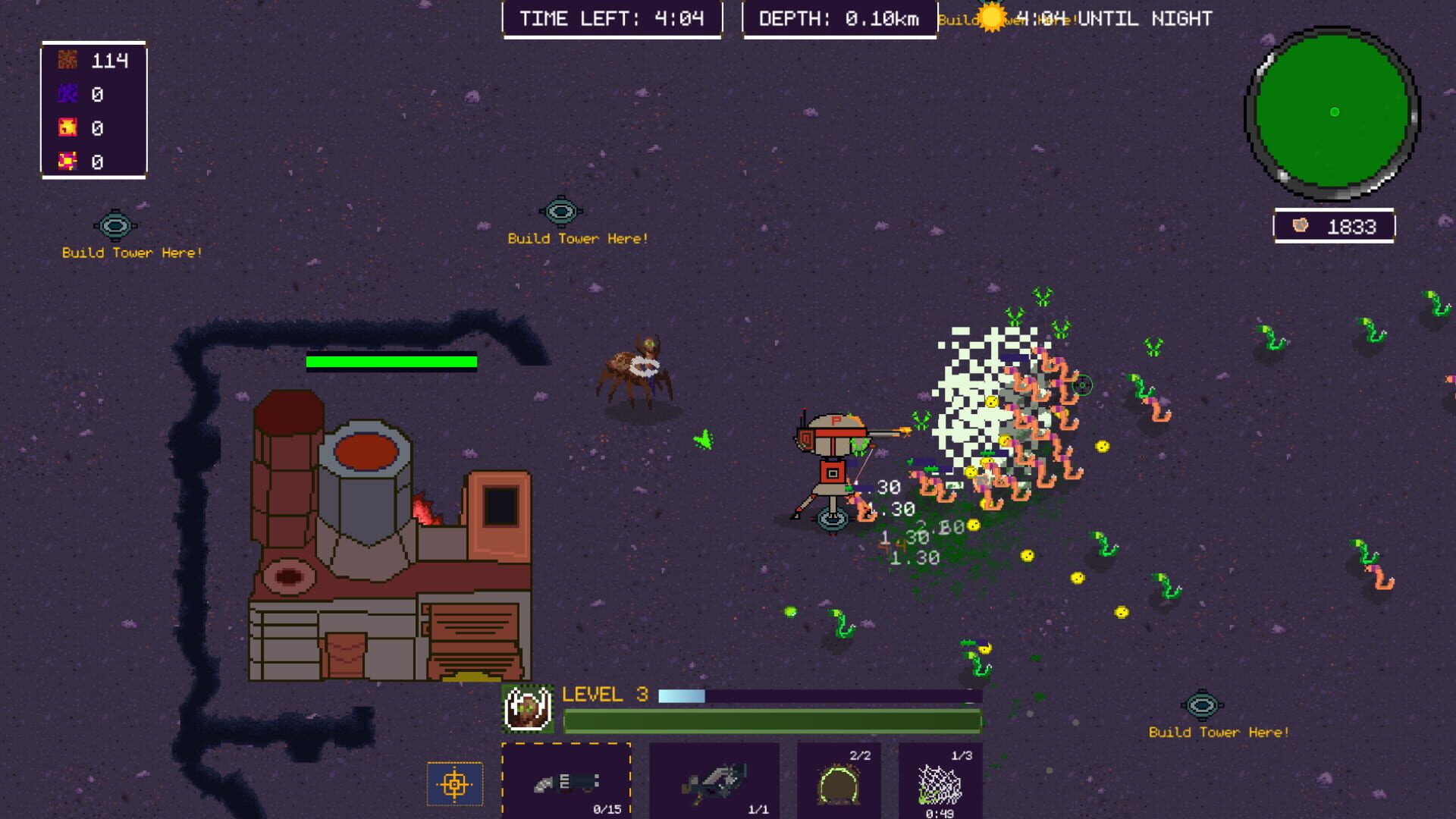Image resolution: width=1456 pixels, height=819 pixels.
Task: Click the coin icon next to 1833
Action: point(1300,225)
